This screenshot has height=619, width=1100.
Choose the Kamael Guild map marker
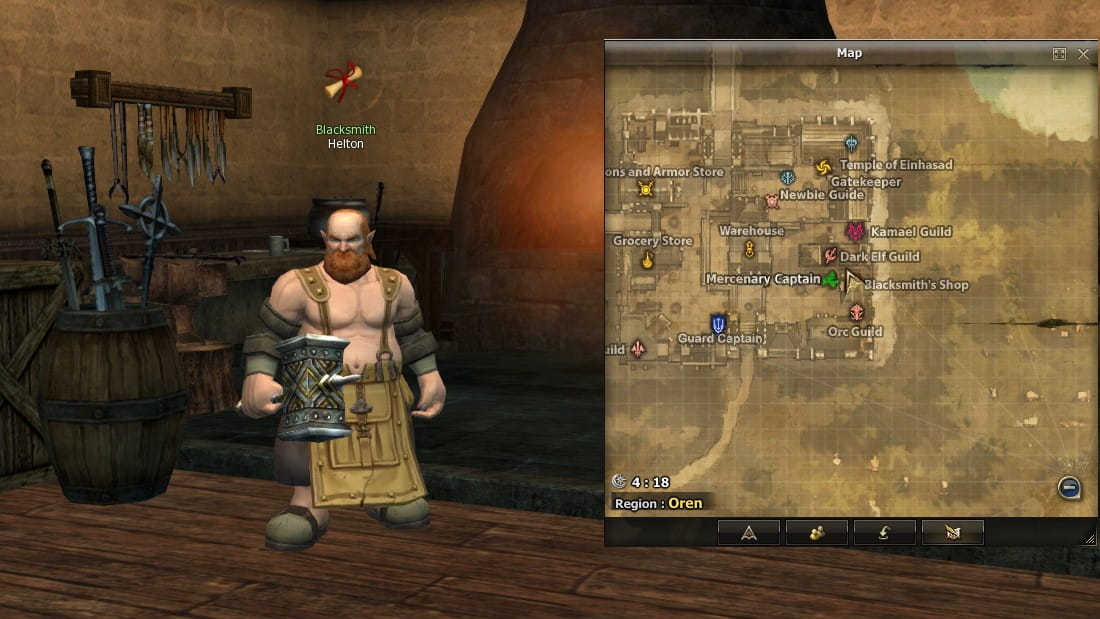(855, 232)
